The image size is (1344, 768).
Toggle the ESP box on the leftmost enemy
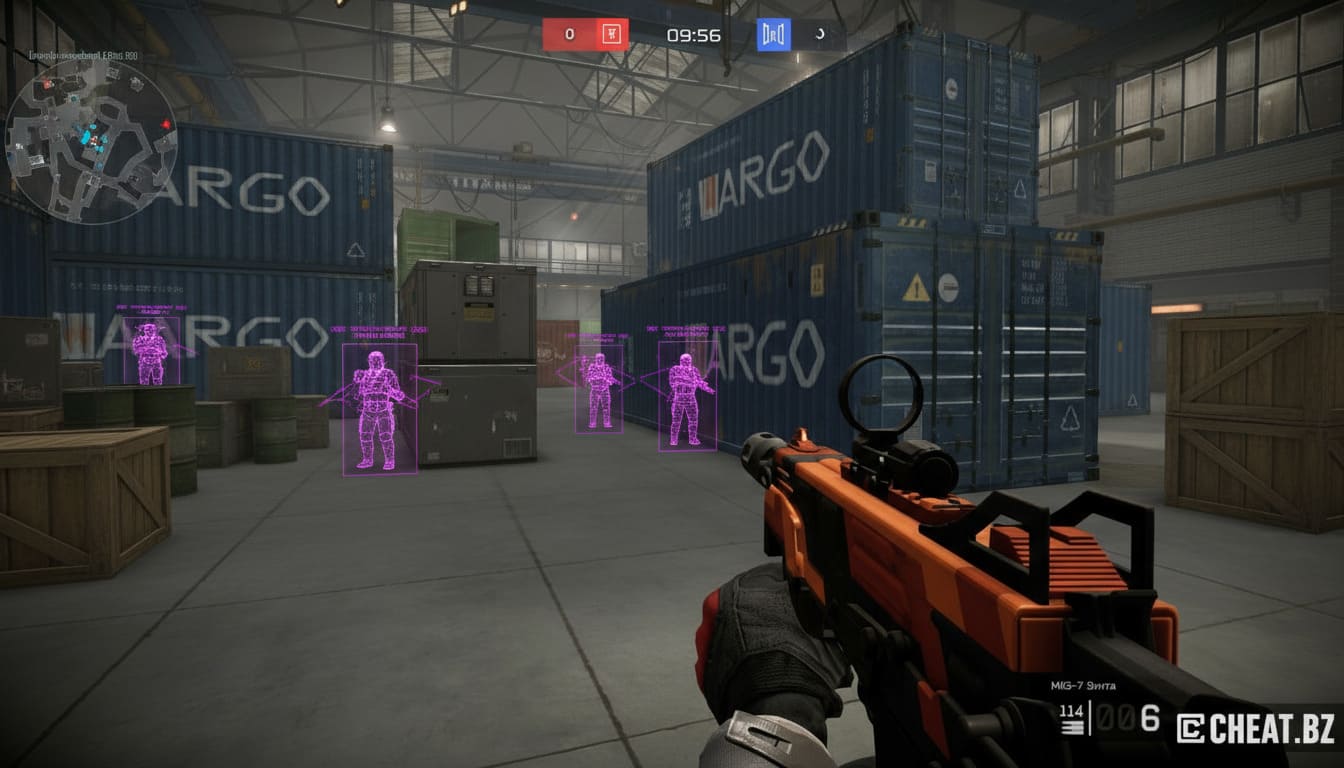[149, 352]
